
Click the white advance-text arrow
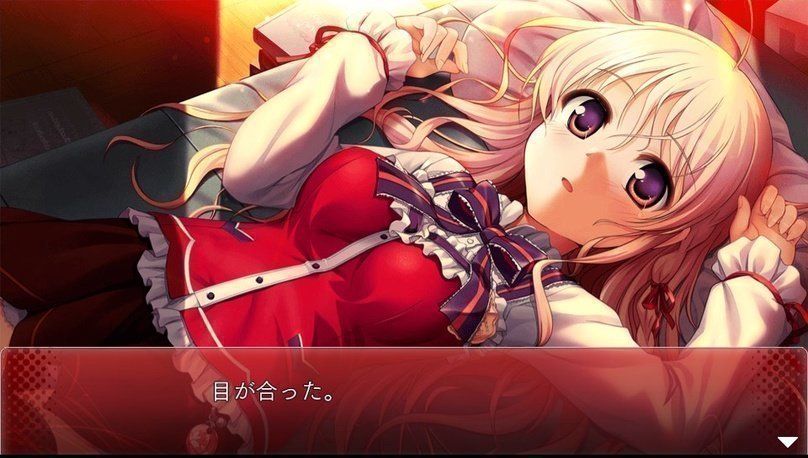tap(788, 441)
